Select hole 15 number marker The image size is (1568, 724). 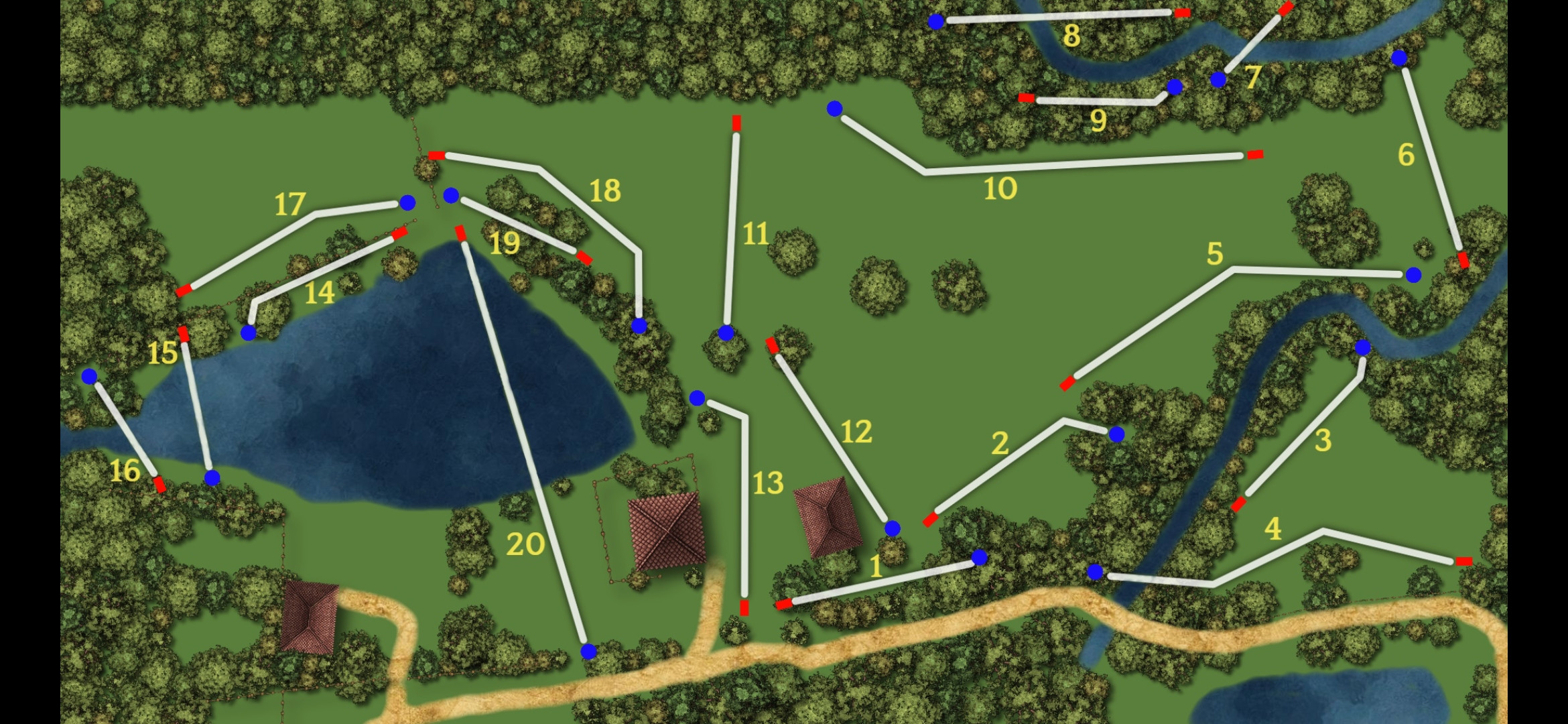pyautogui.click(x=162, y=353)
